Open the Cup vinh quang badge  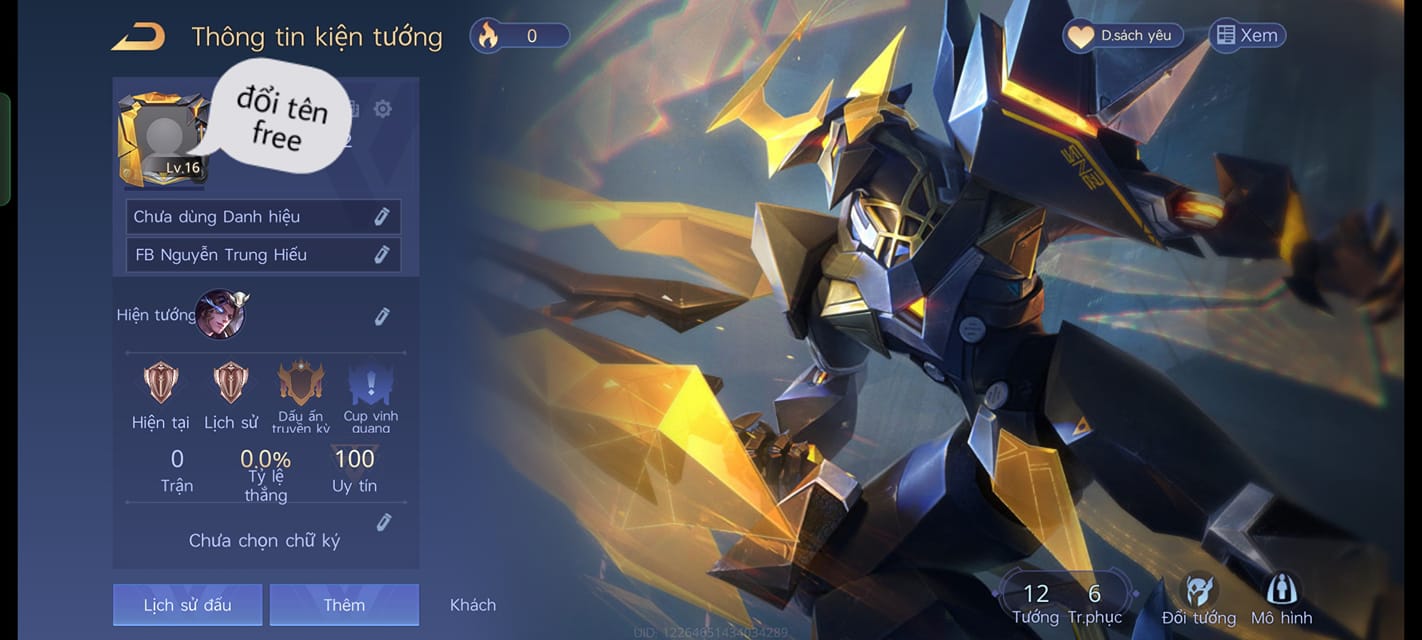point(370,385)
